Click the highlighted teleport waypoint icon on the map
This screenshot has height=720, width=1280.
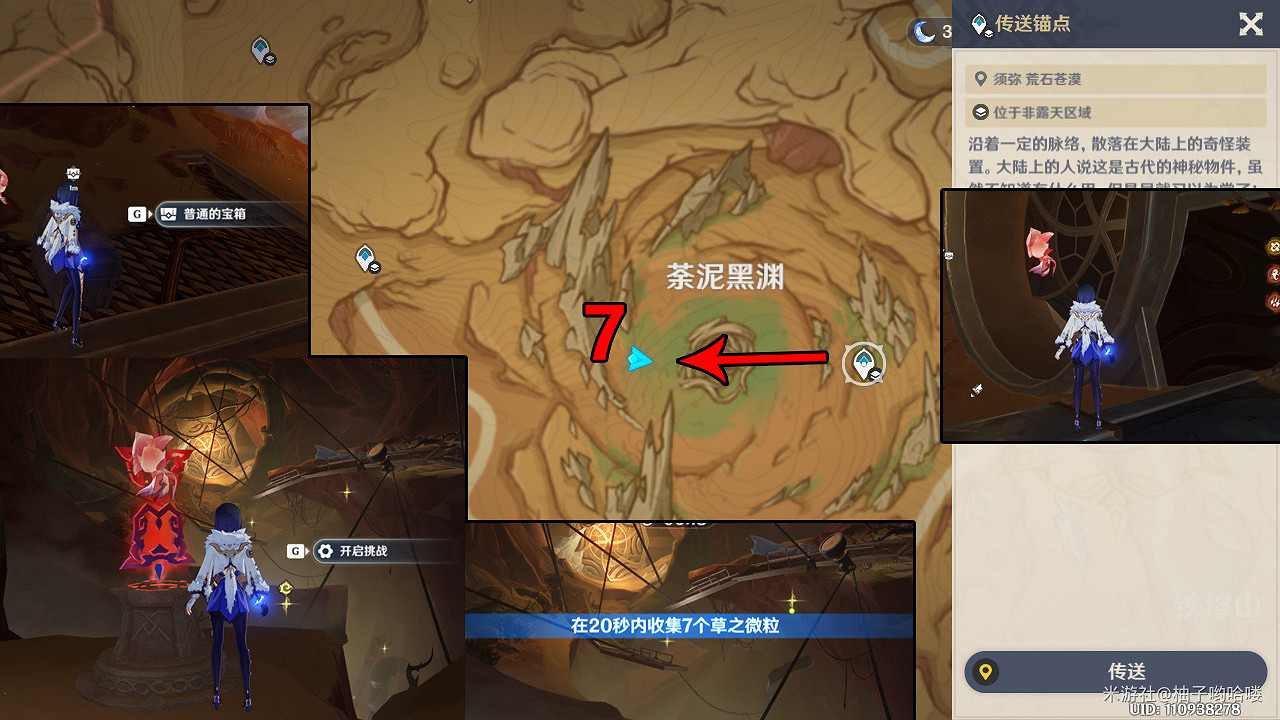click(x=864, y=364)
